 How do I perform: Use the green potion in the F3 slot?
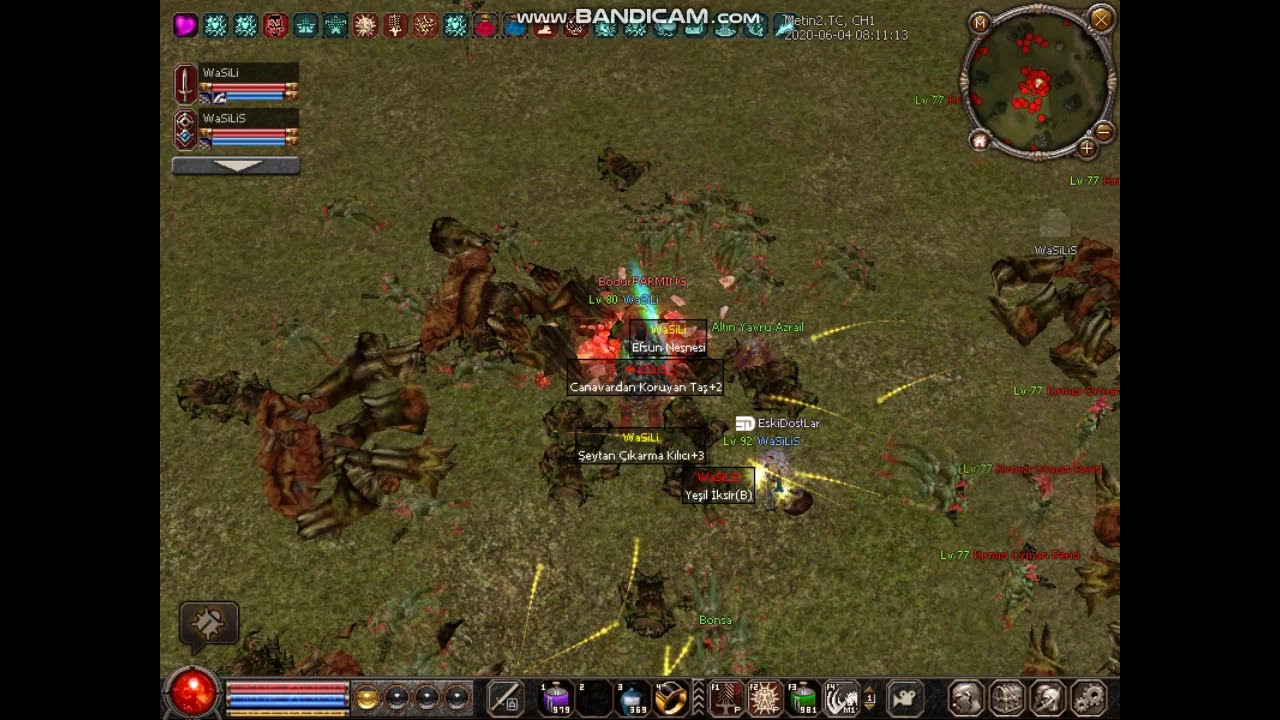click(803, 698)
